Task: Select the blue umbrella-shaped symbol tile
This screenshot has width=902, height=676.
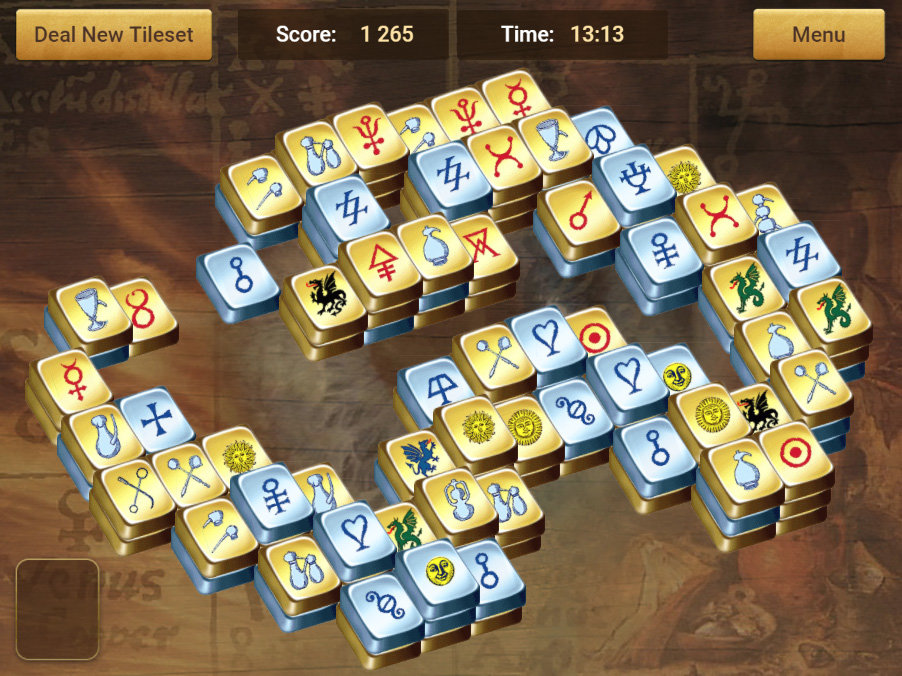Action: pos(437,387)
